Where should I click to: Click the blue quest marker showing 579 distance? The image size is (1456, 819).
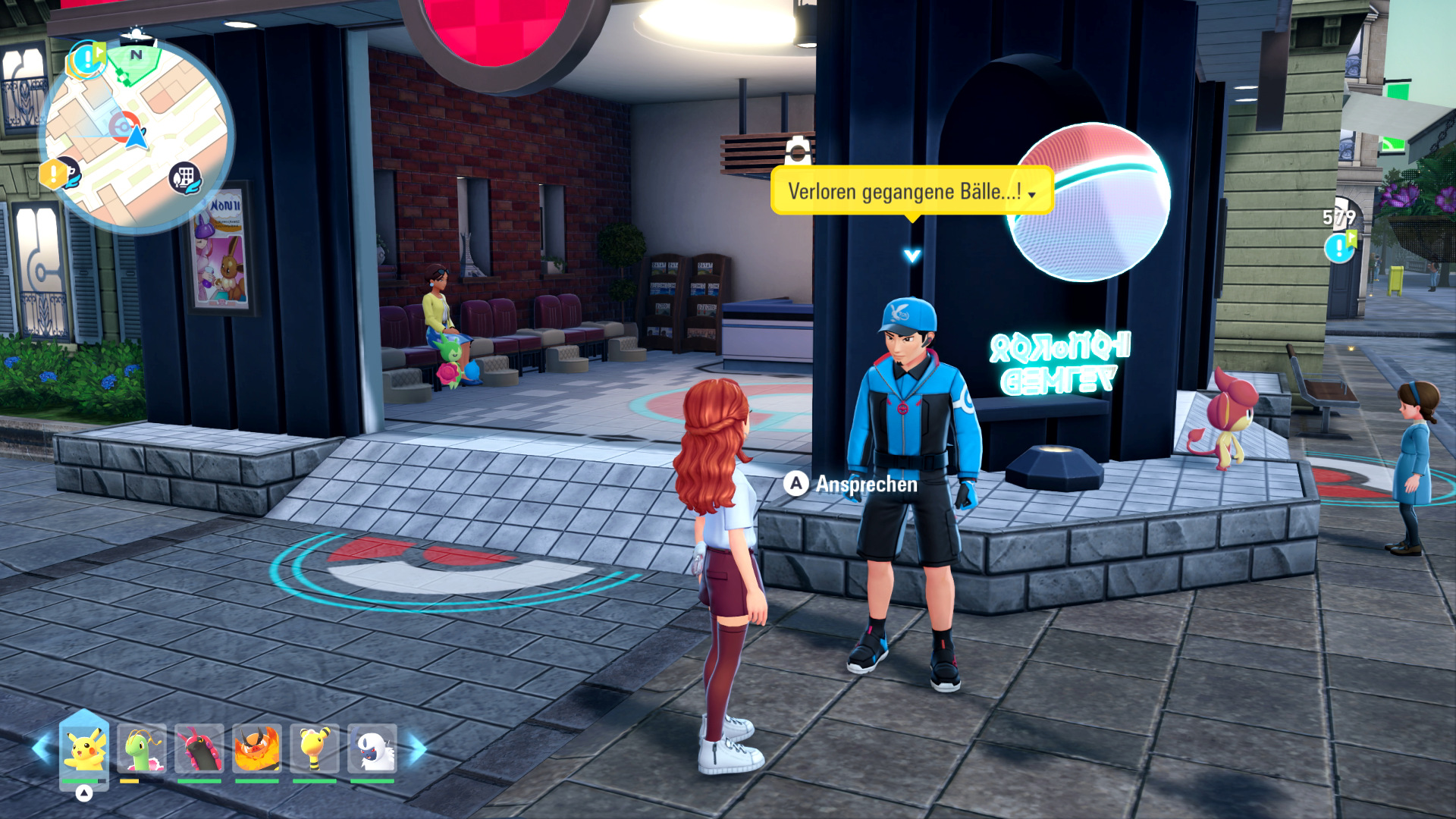(1339, 246)
